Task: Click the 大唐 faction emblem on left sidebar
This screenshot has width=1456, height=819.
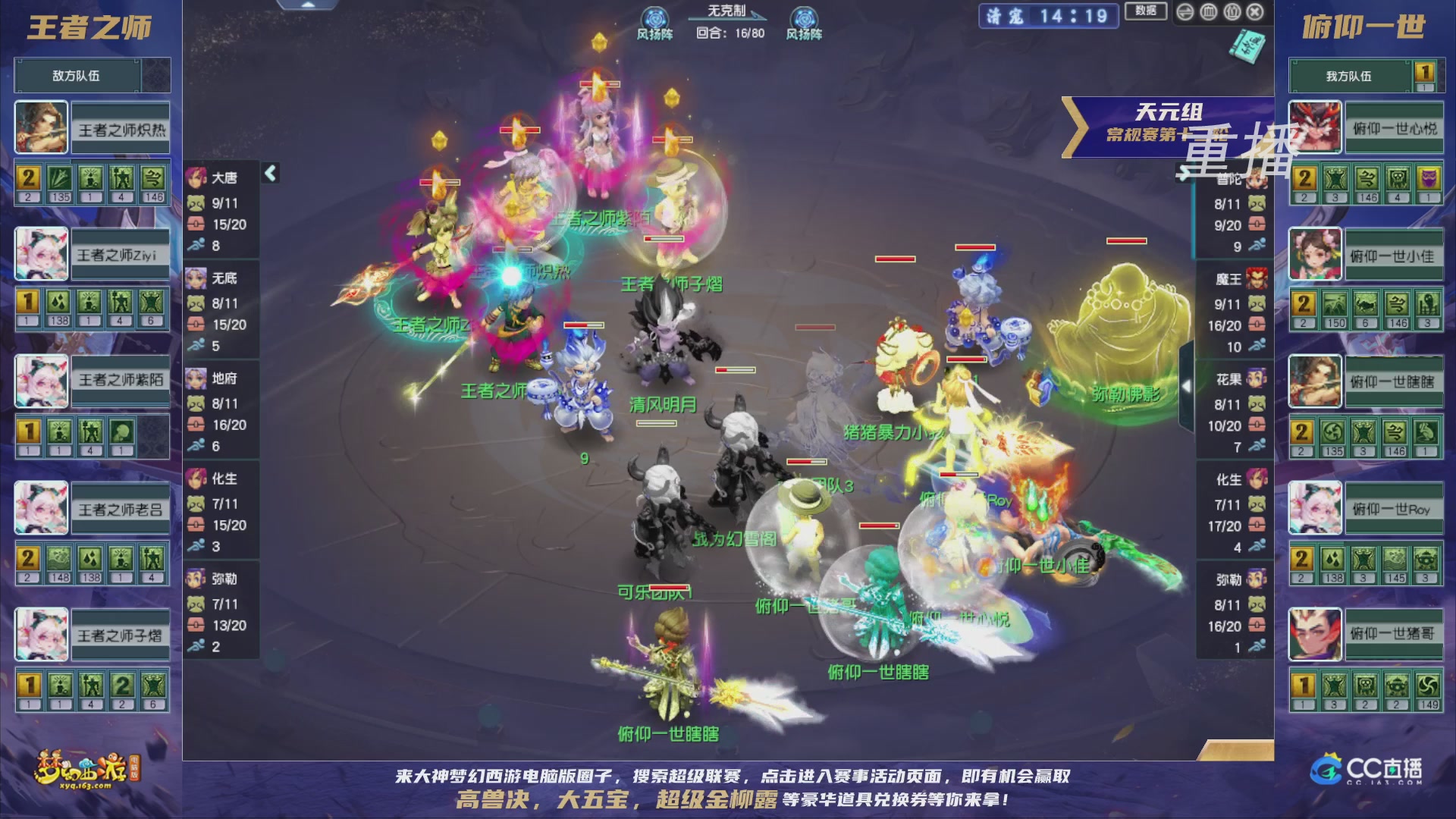Action: click(x=196, y=177)
